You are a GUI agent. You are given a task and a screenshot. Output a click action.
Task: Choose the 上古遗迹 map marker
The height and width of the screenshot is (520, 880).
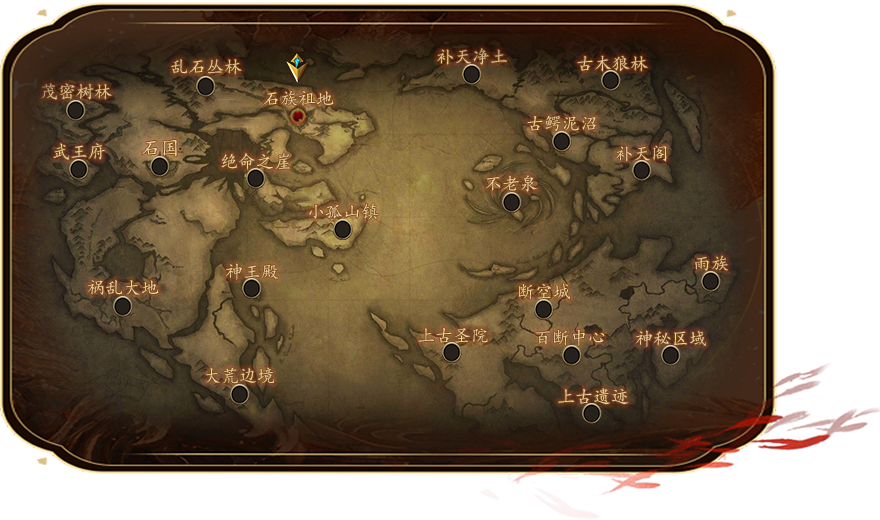pyautogui.click(x=592, y=413)
